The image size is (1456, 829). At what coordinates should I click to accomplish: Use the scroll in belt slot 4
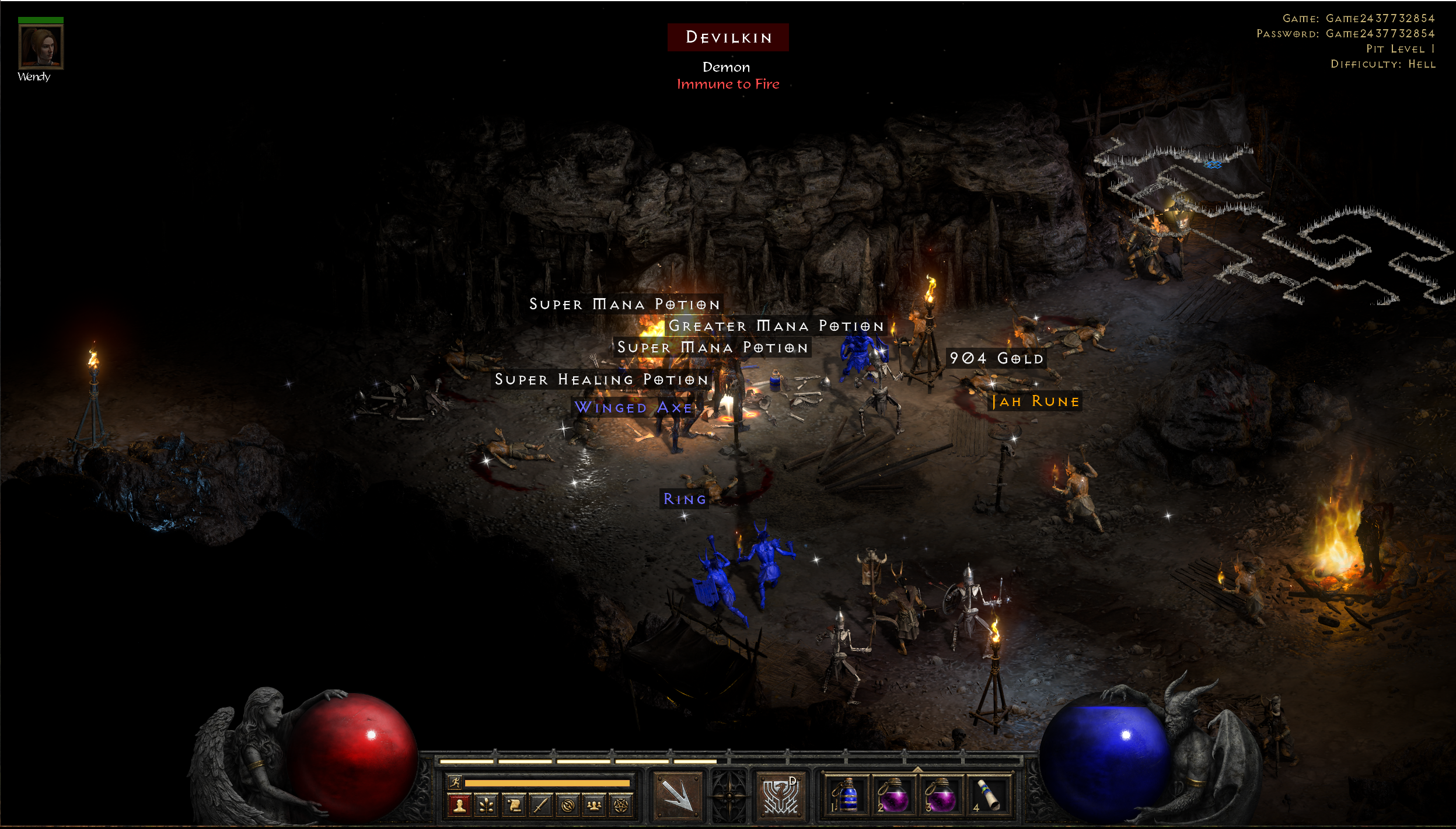(988, 796)
